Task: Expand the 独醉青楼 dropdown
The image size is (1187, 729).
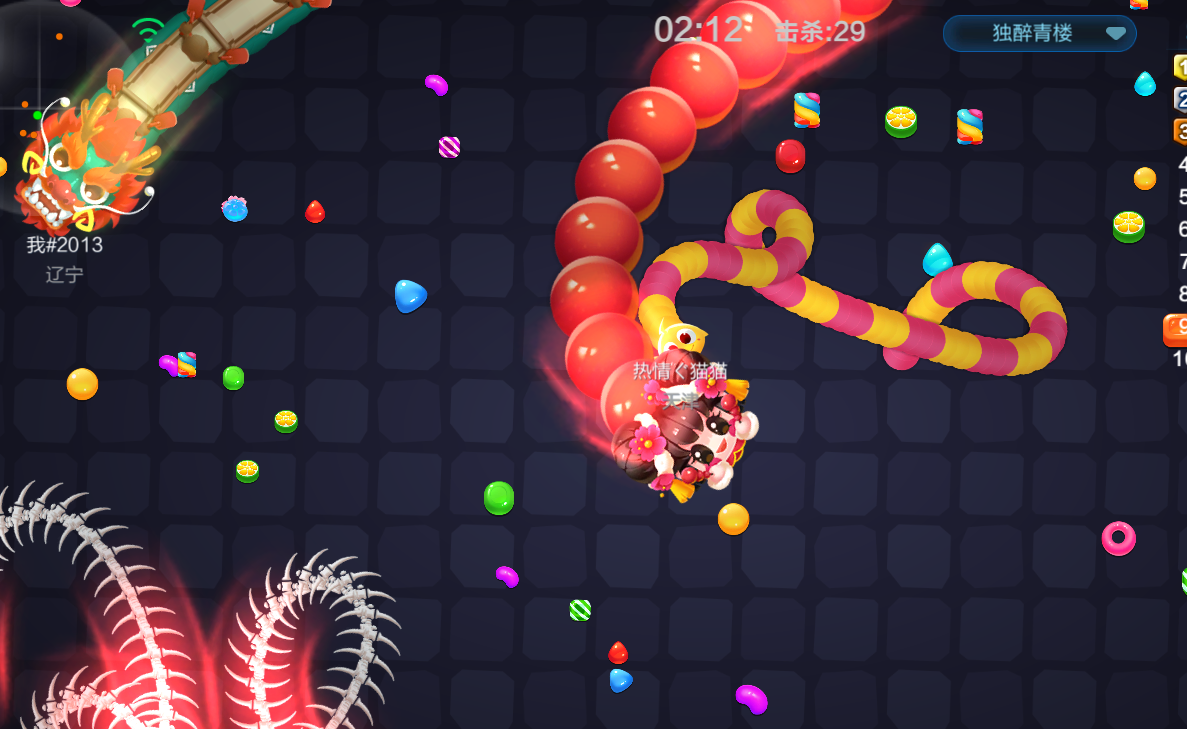Action: pyautogui.click(x=1114, y=33)
